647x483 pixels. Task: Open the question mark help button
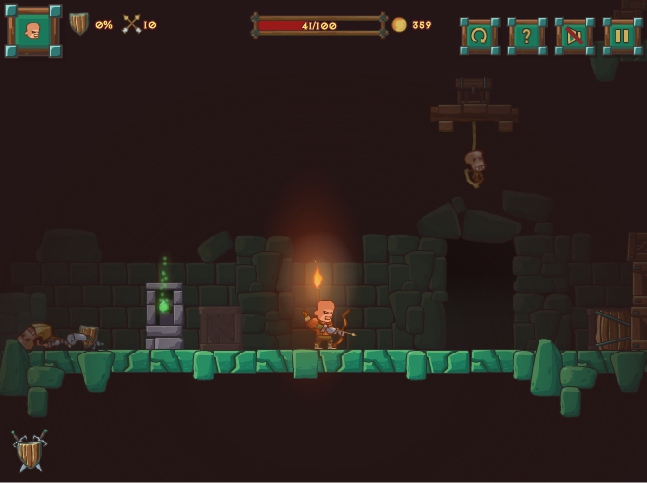(526, 36)
